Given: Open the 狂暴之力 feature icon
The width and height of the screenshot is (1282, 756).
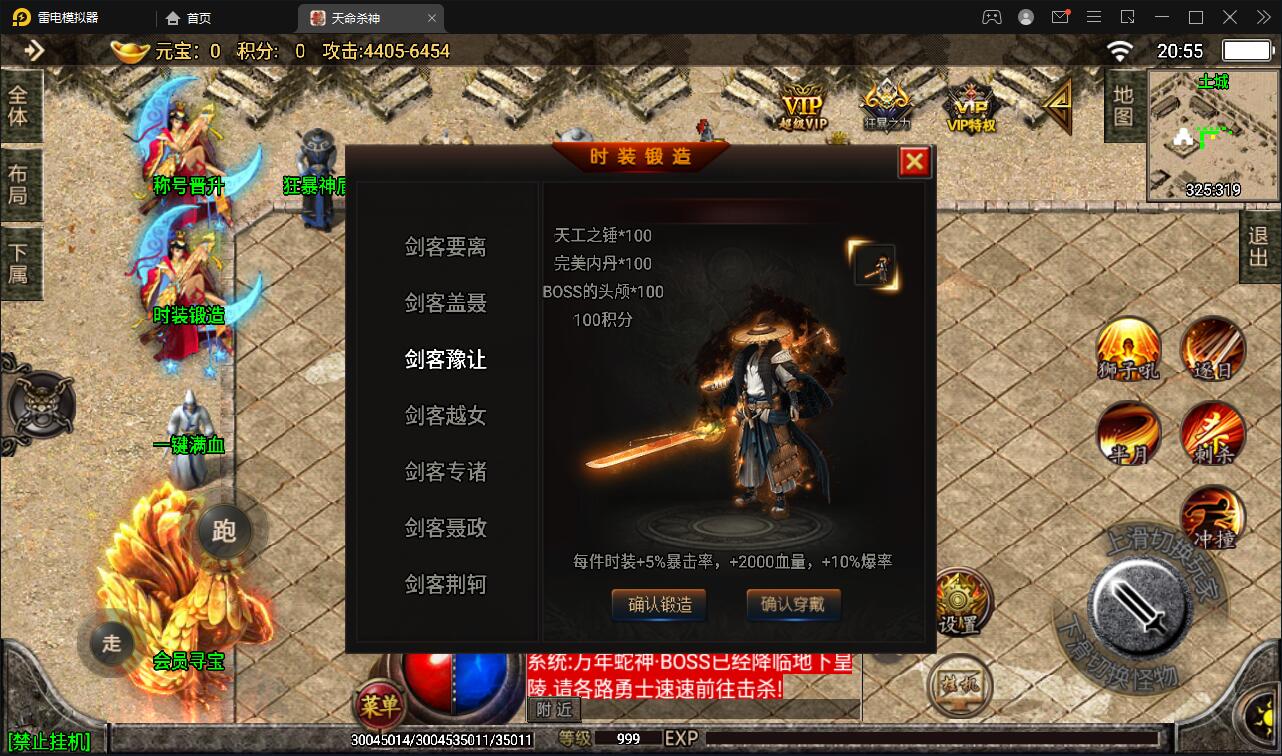Looking at the screenshot, I should (884, 103).
